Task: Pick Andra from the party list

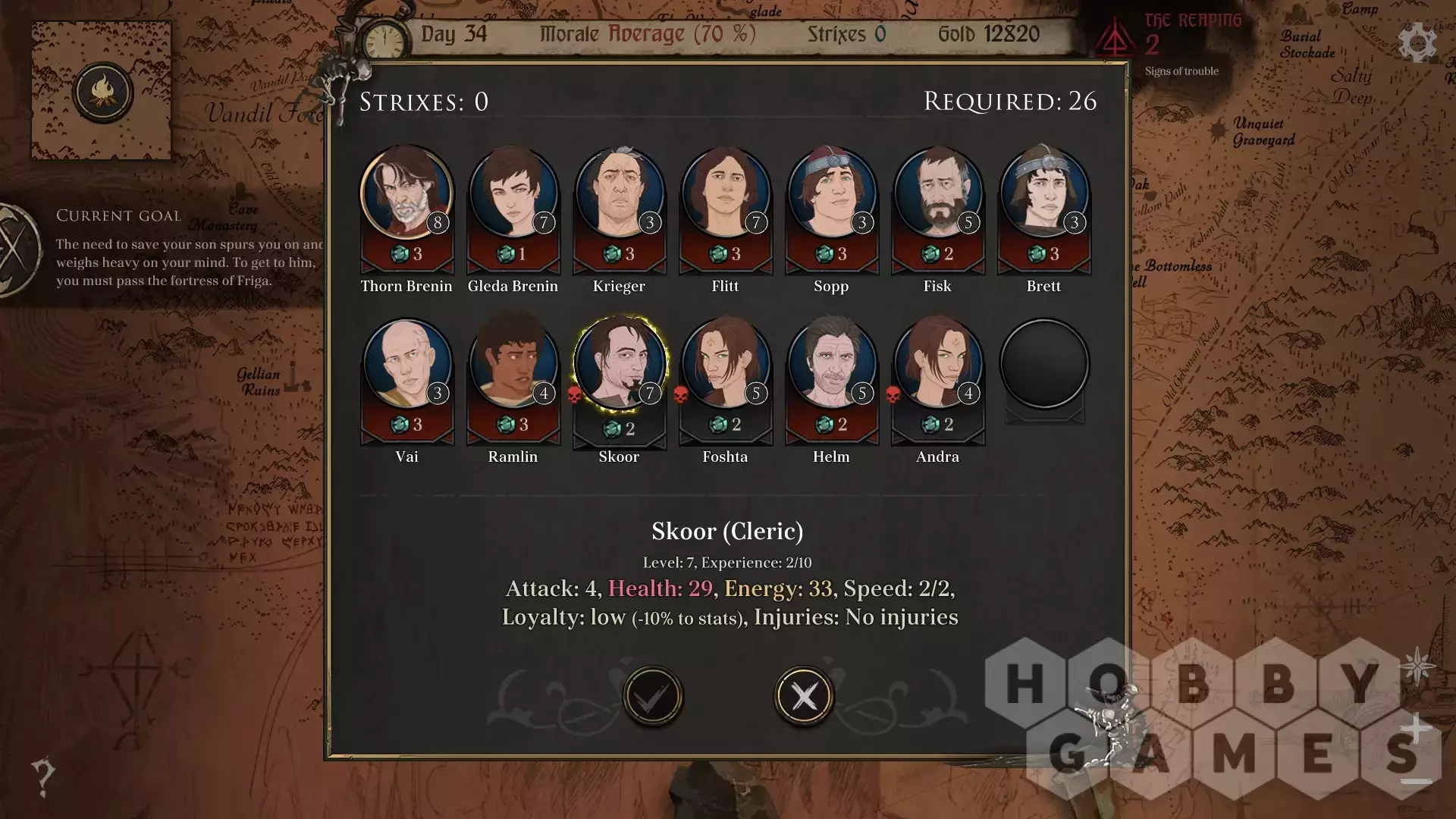Action: click(x=937, y=364)
